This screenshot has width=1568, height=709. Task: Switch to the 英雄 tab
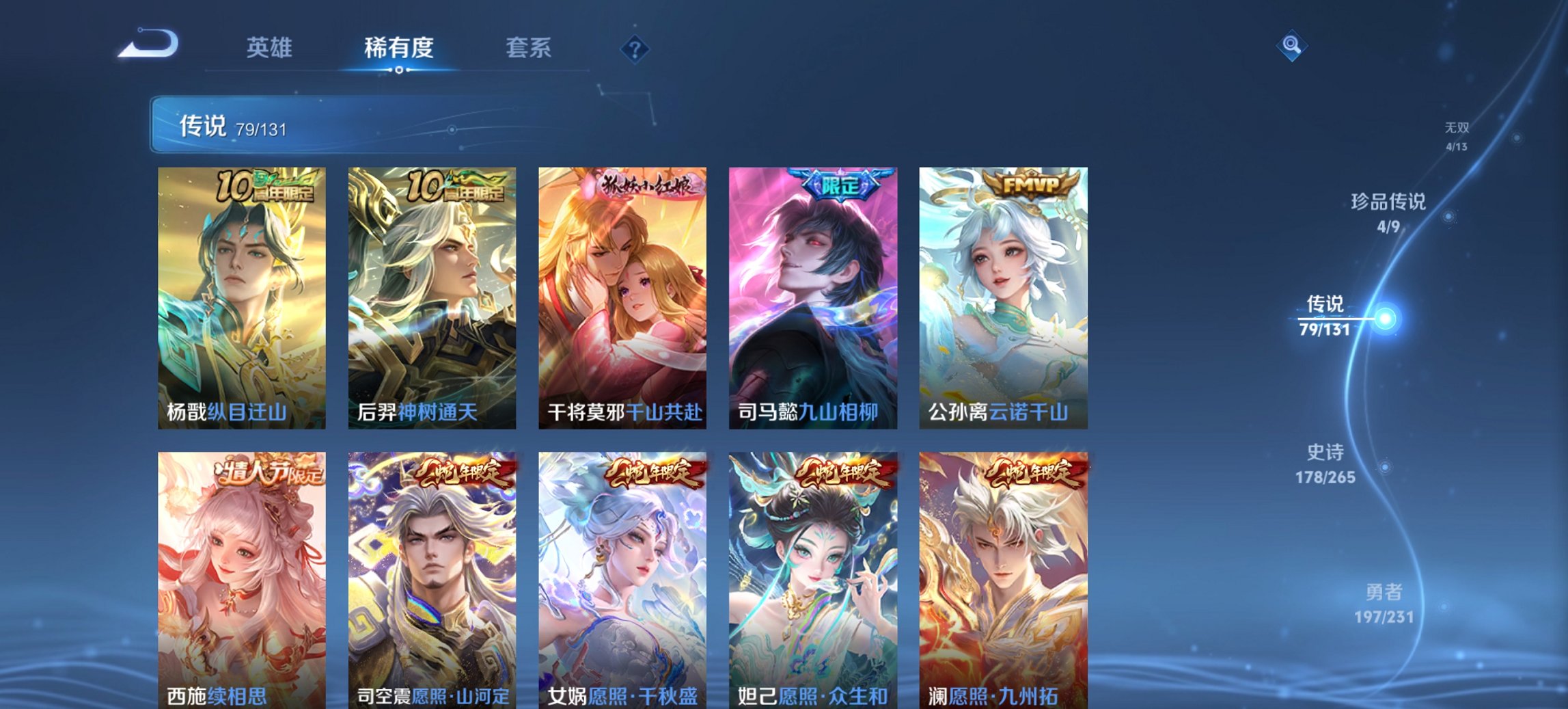[271, 48]
